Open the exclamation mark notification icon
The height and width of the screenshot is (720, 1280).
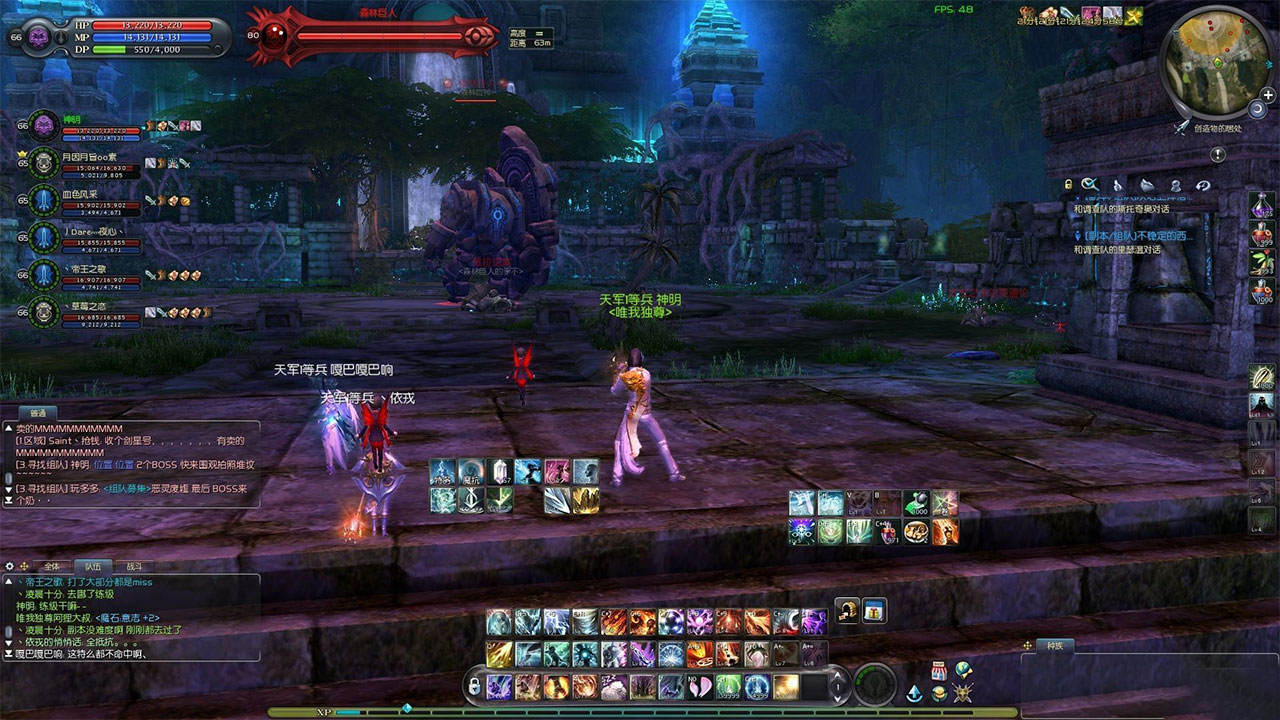1217,155
